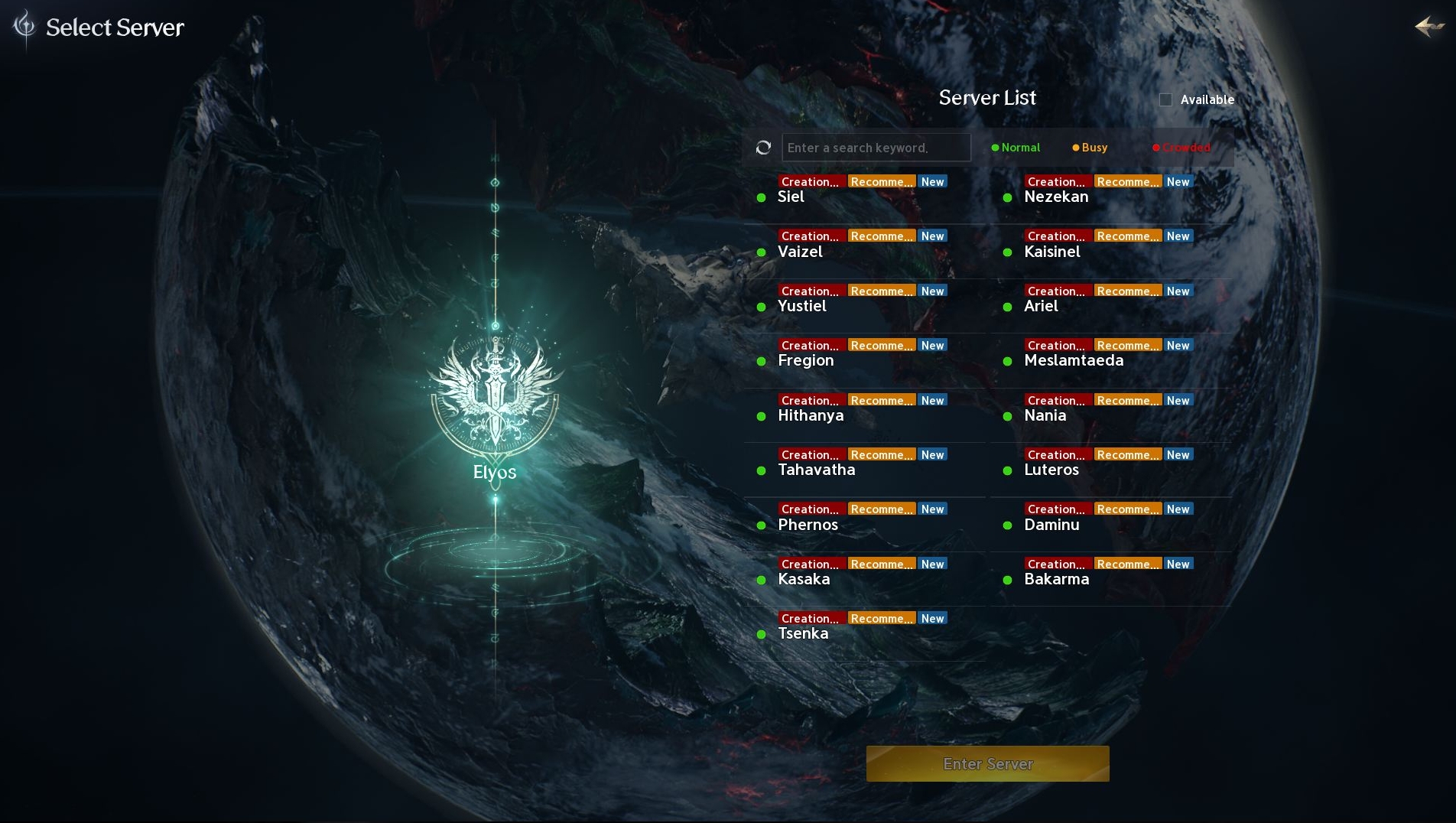This screenshot has height=823, width=1456.
Task: Go back using the arrow icon
Action: tap(1428, 27)
